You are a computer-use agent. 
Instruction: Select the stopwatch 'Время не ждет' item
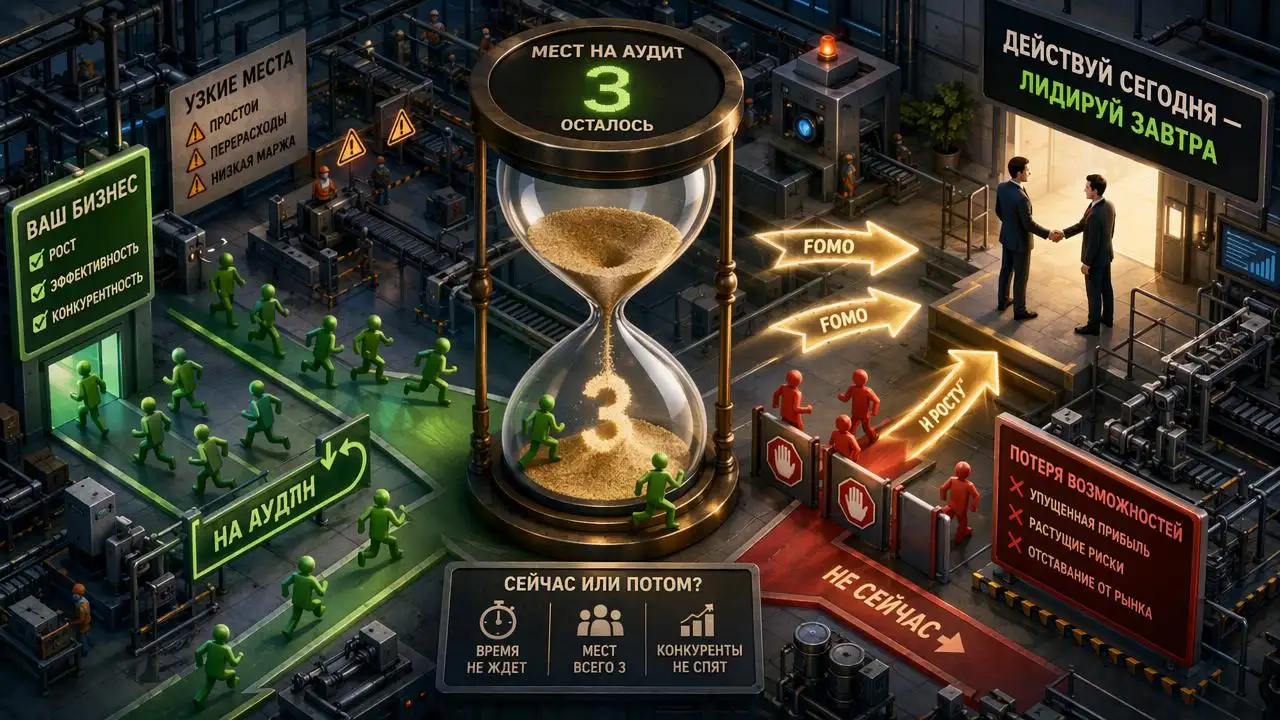tap(497, 622)
